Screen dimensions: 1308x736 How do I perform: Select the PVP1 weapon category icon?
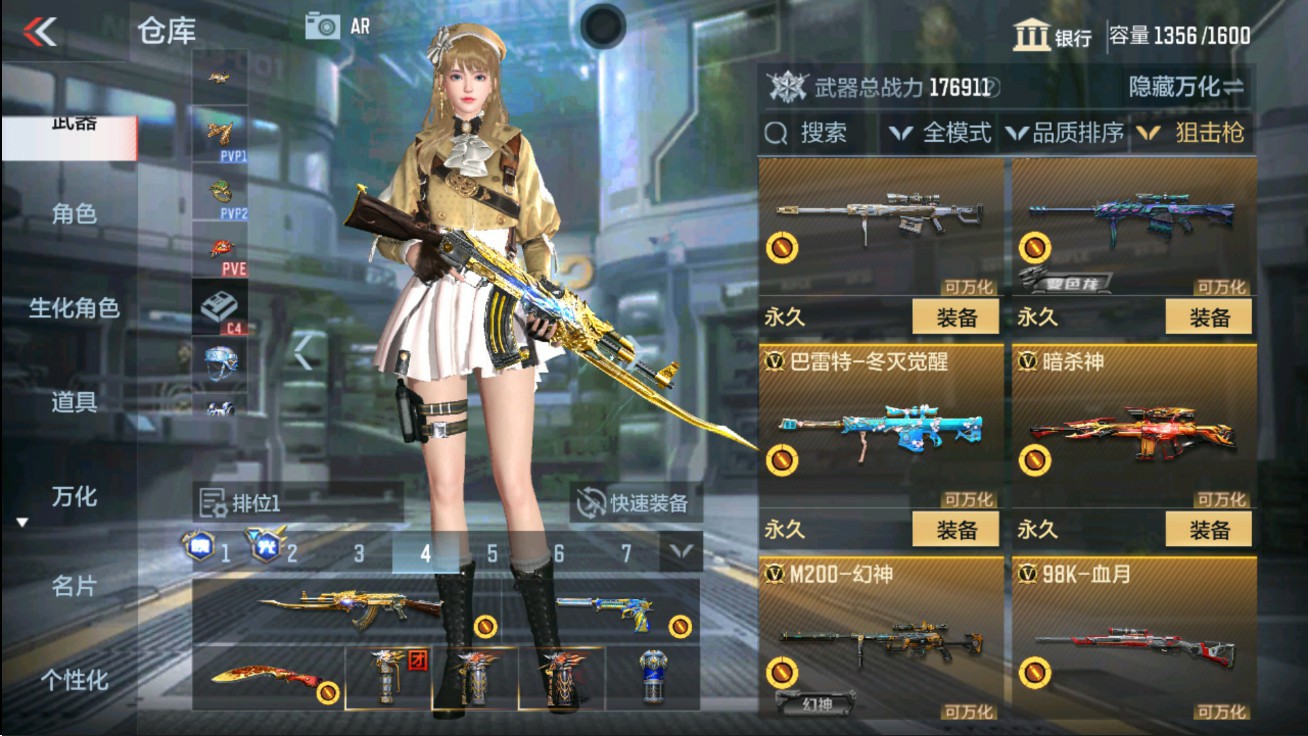click(x=222, y=134)
